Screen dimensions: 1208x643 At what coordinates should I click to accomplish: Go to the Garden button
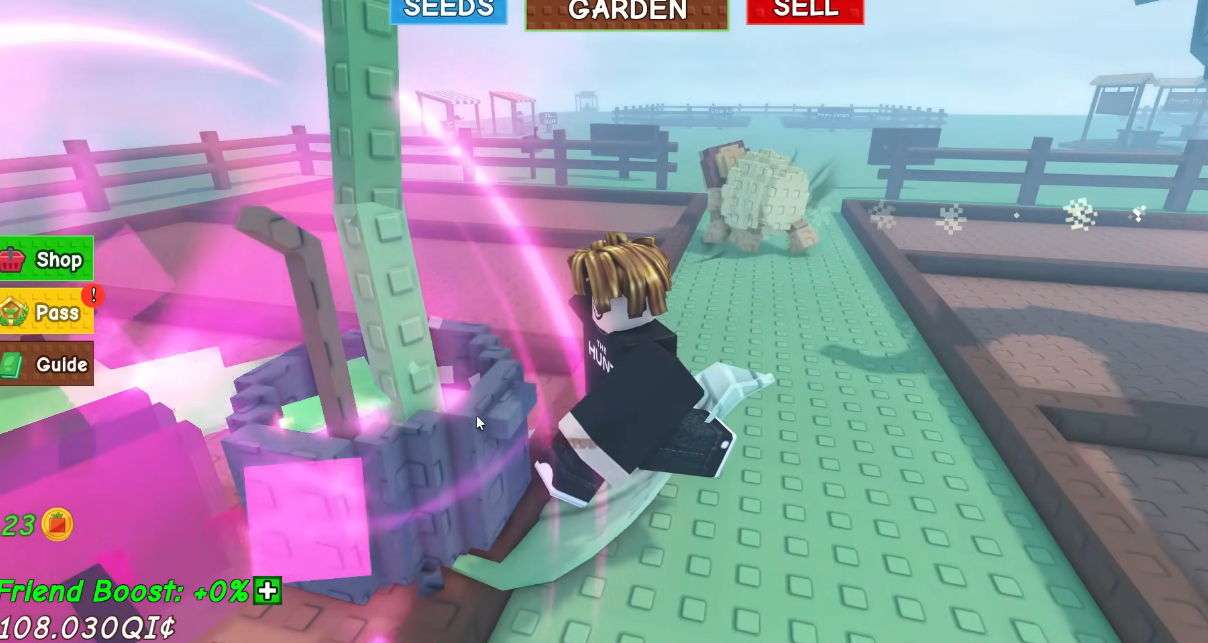(627, 12)
